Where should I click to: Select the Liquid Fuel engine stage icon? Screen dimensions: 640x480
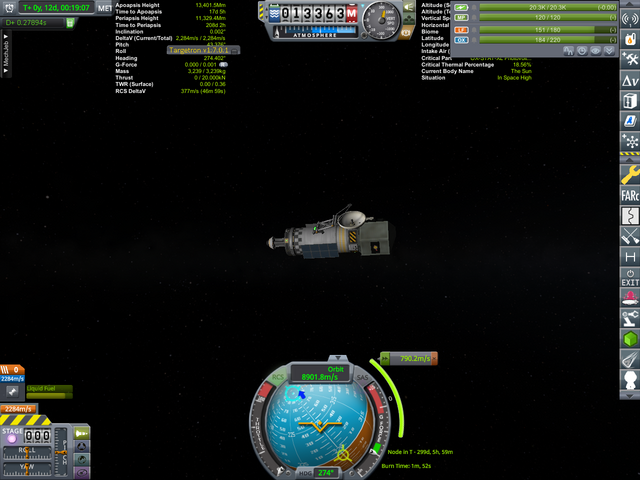10,393
